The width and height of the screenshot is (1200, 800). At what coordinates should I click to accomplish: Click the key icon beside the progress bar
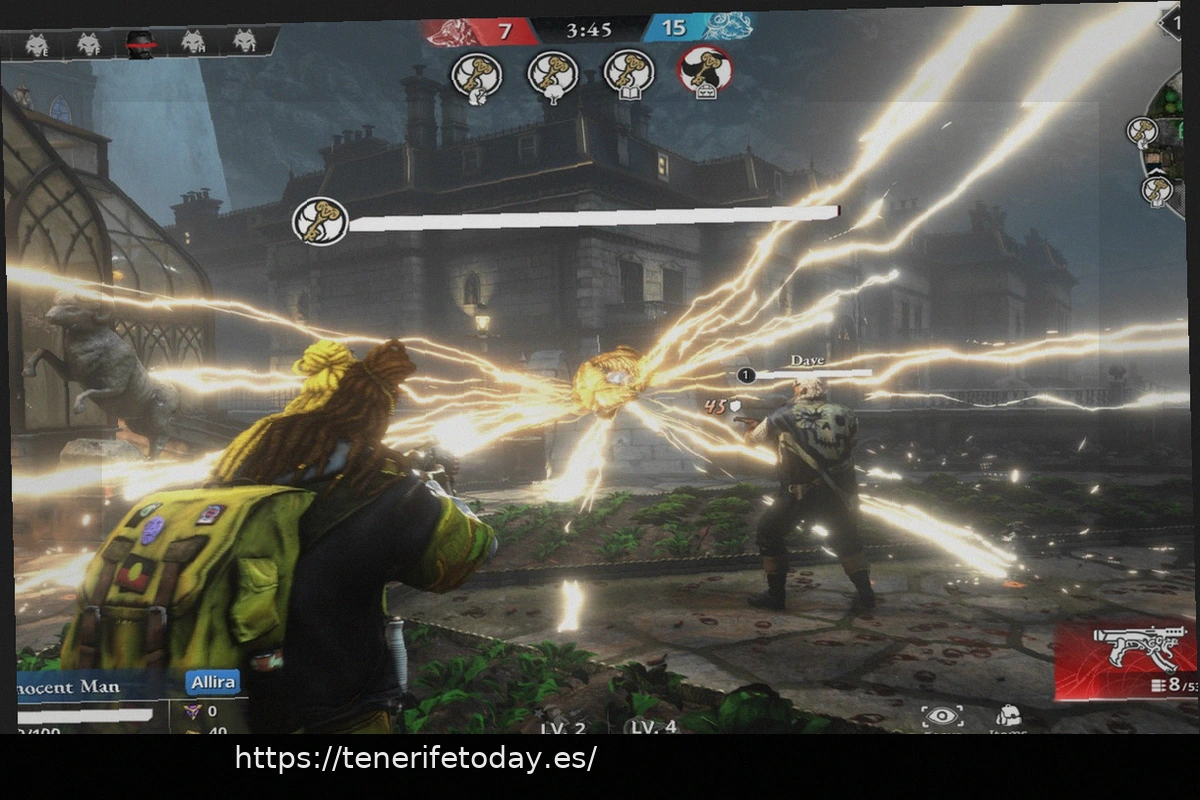pyautogui.click(x=320, y=221)
